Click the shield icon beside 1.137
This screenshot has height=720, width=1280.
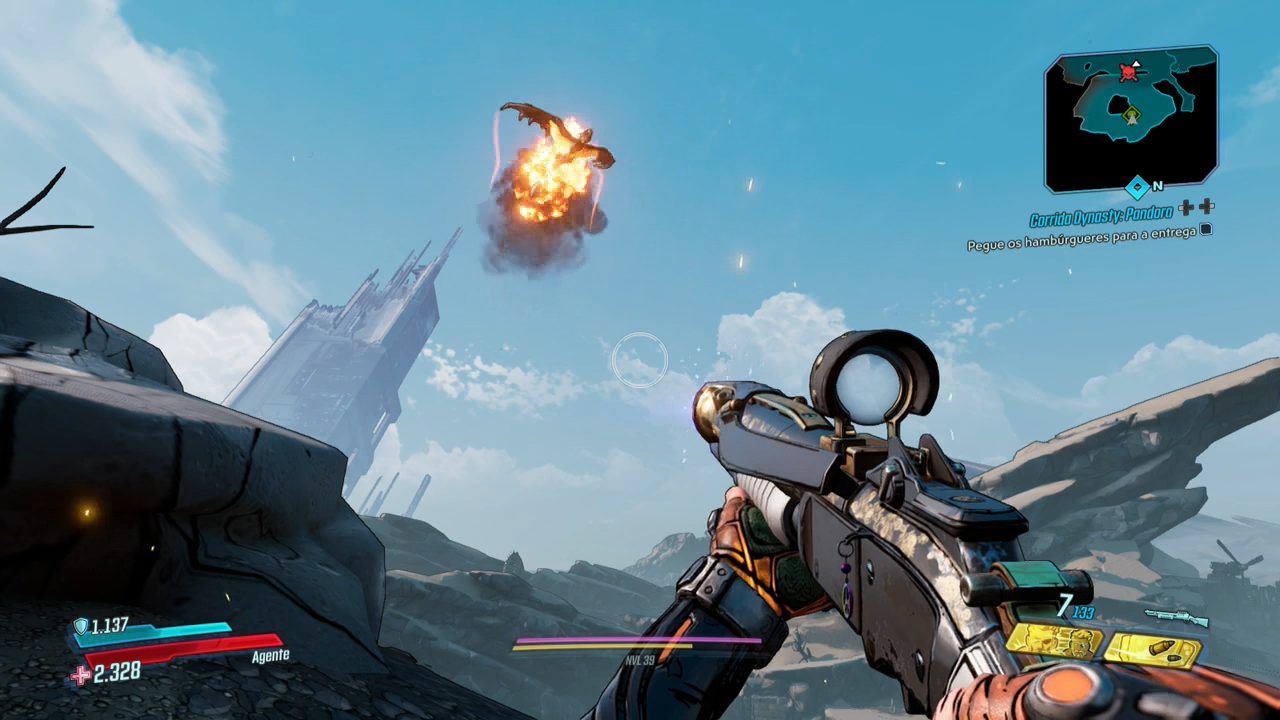(x=80, y=627)
